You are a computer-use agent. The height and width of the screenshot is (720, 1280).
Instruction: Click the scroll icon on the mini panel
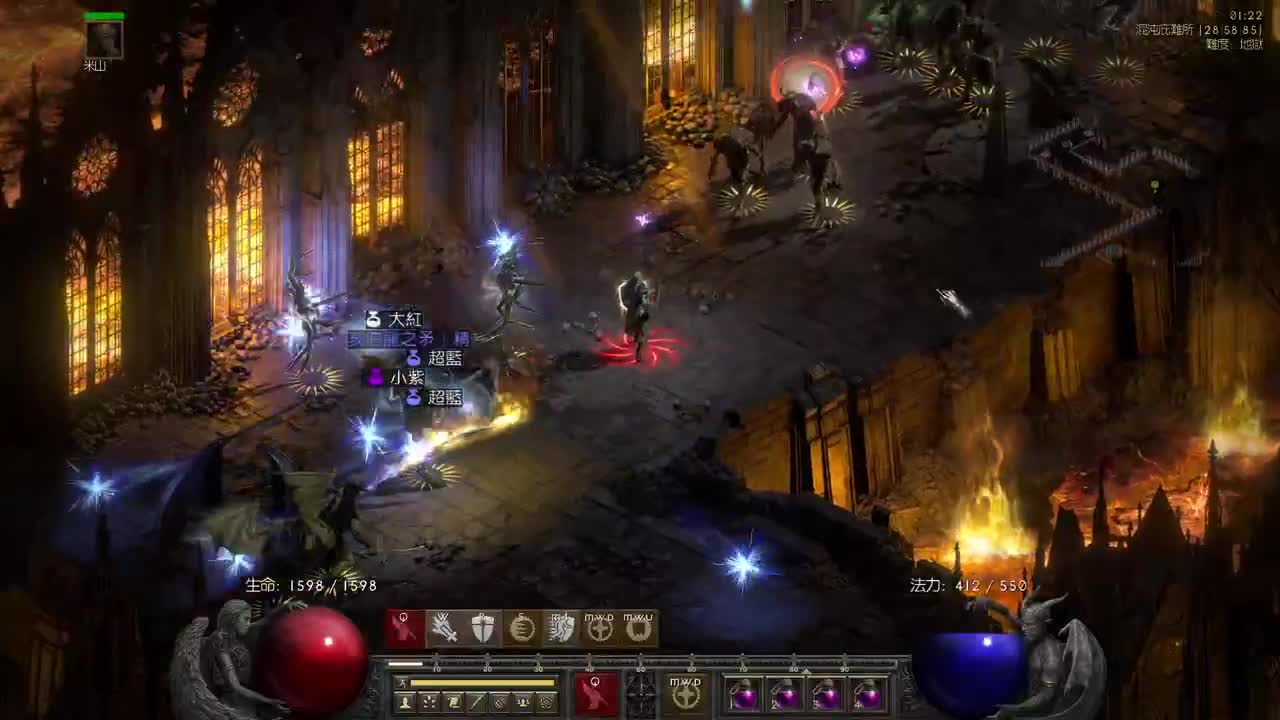(x=452, y=703)
